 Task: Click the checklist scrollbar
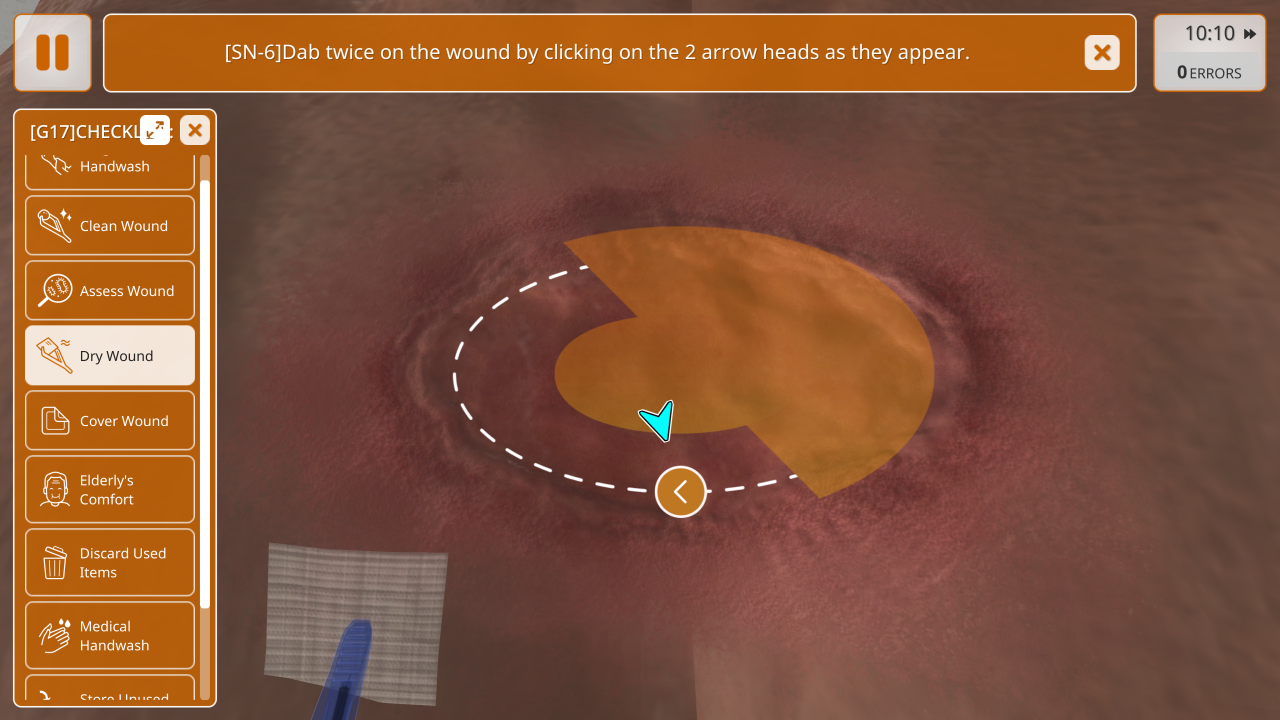pos(205,394)
